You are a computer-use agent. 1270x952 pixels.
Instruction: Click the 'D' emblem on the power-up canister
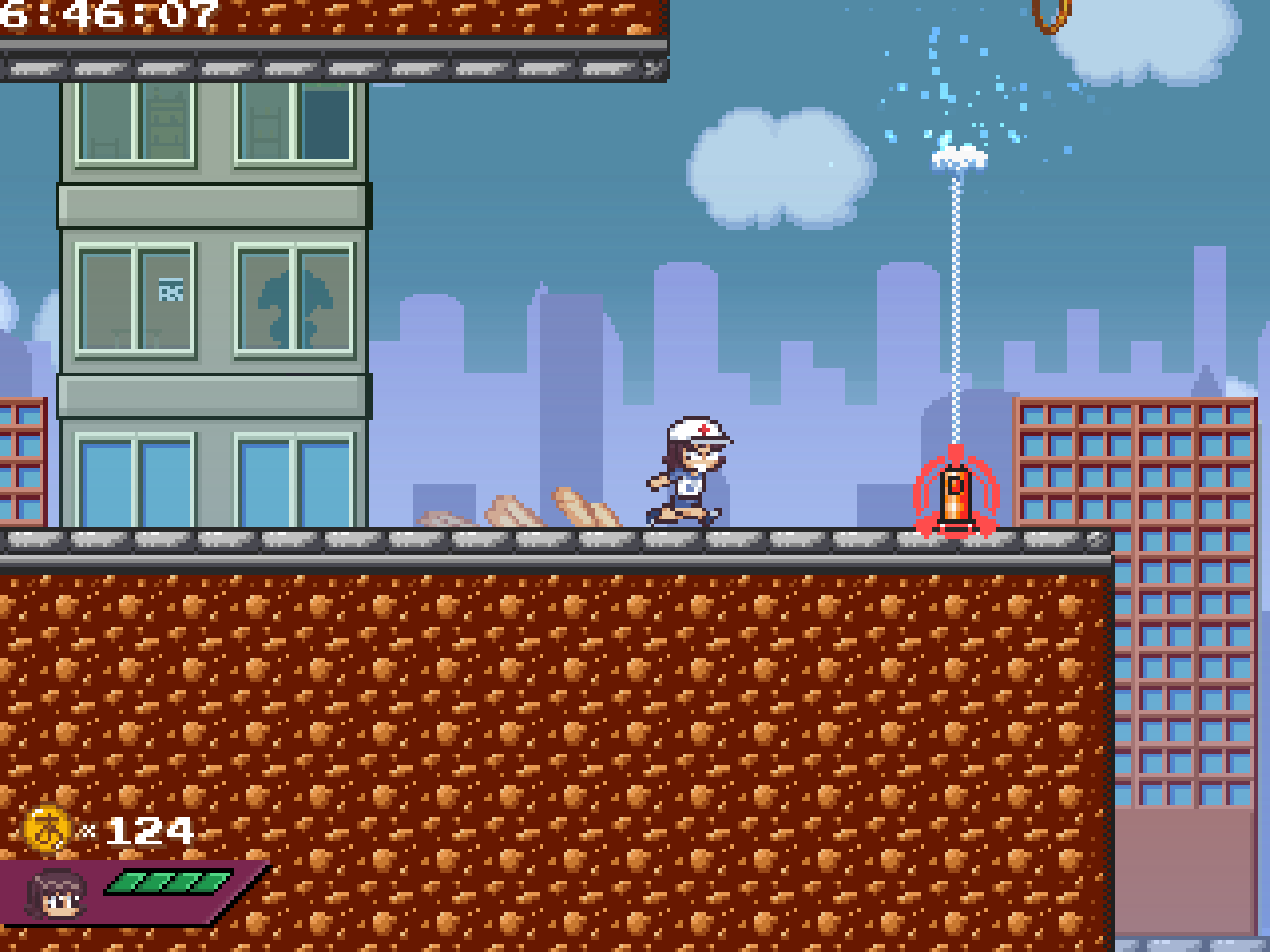pyautogui.click(x=954, y=483)
